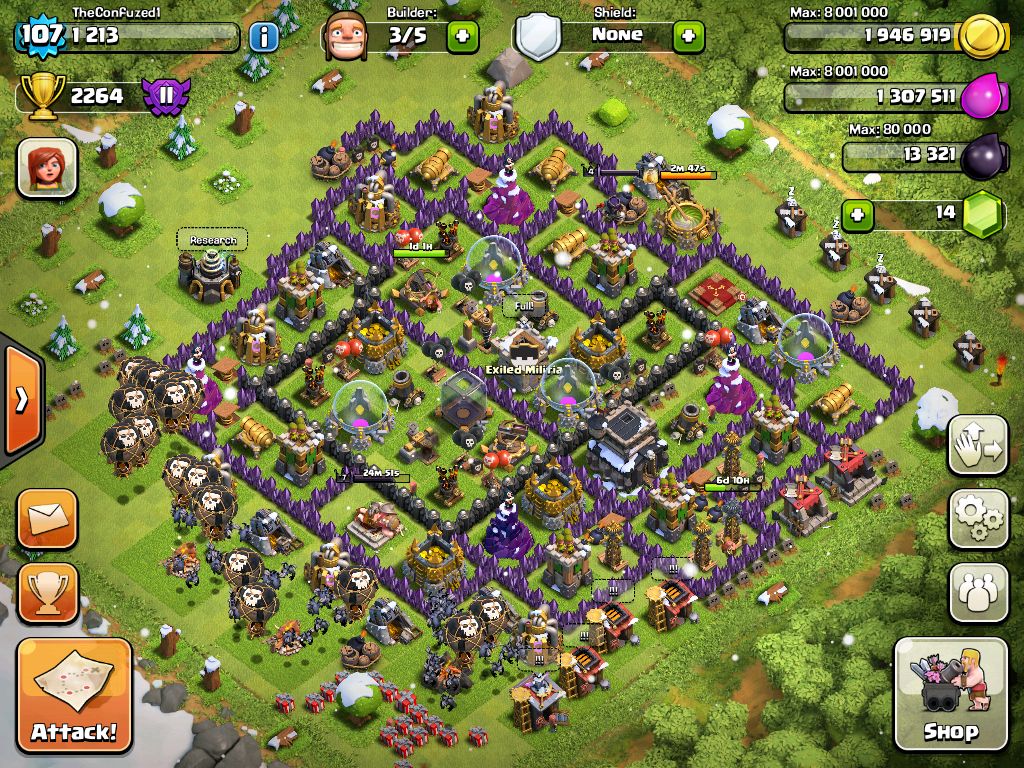Screen dimensions: 1024x768
Task: Add a shield with the green plus
Action: [x=688, y=37]
